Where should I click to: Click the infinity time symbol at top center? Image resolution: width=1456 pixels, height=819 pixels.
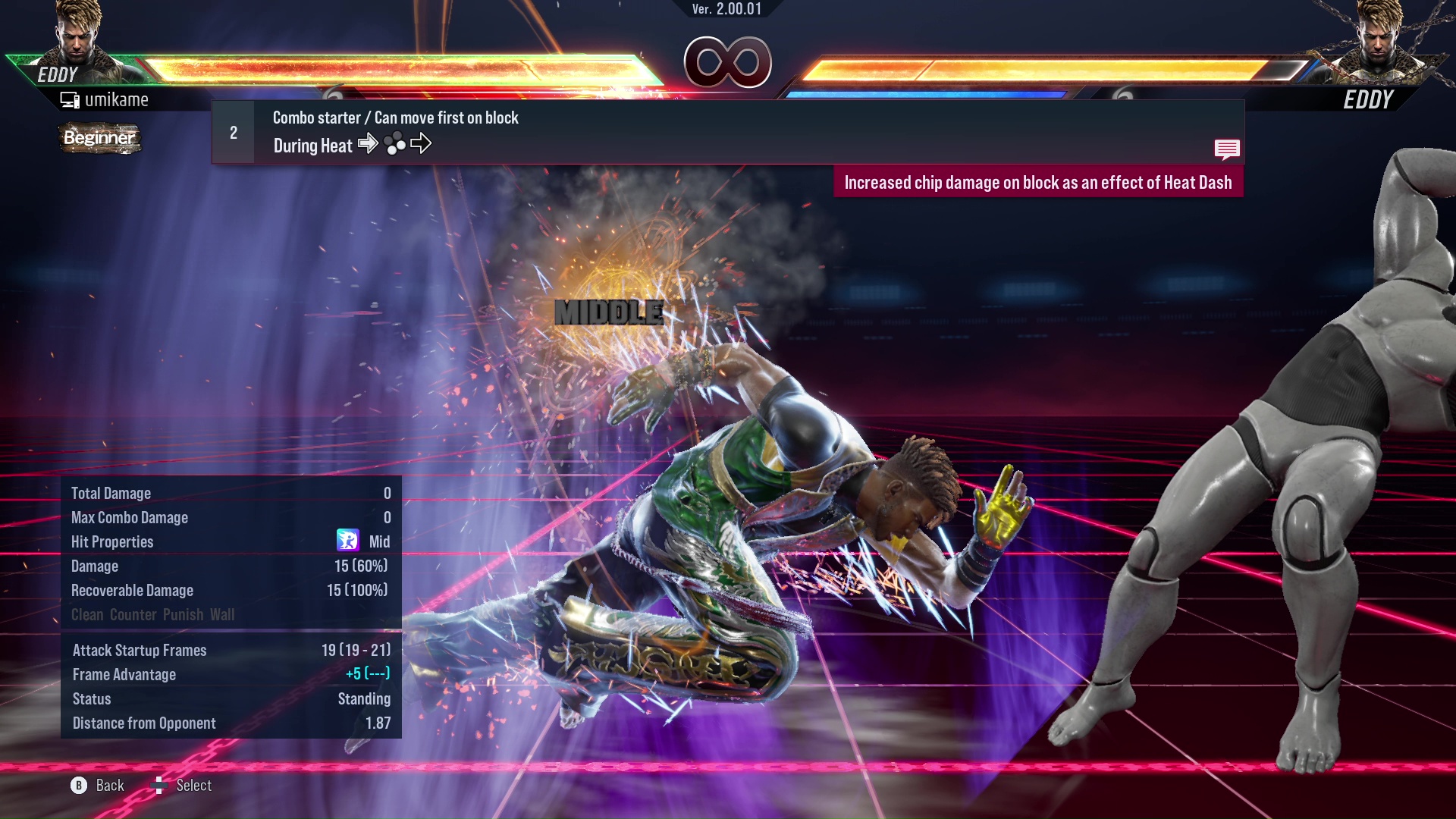point(726,63)
